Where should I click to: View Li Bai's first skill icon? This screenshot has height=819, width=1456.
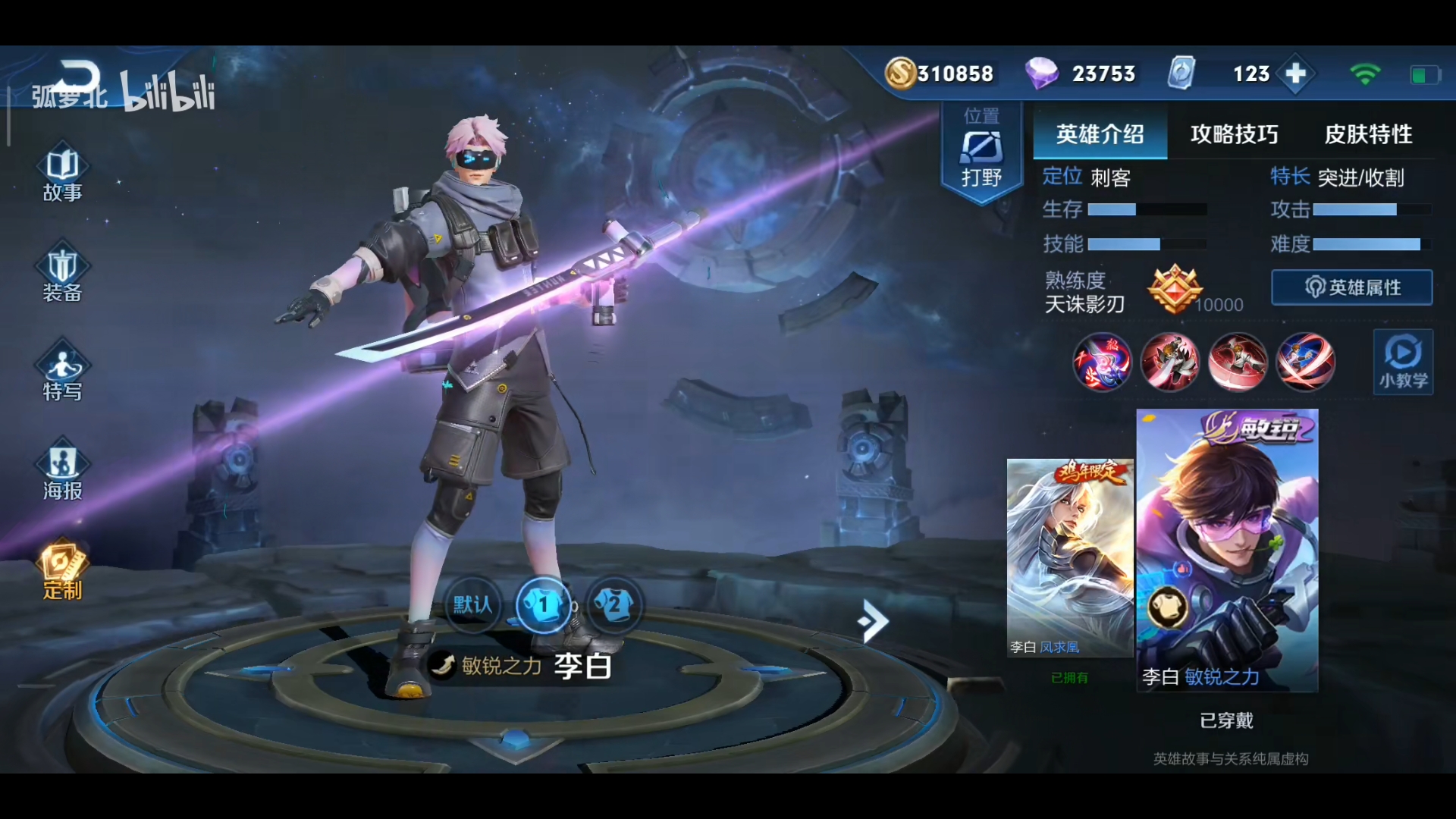tap(1171, 362)
